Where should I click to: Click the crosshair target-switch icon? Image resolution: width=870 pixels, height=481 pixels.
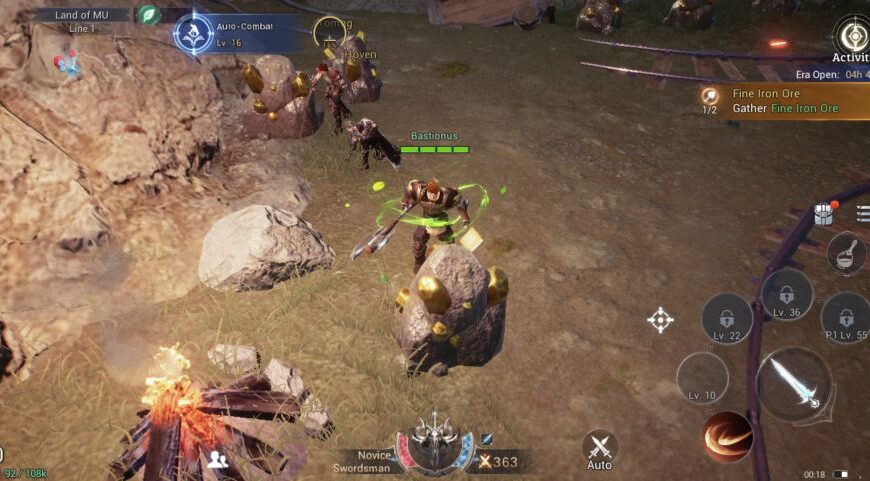pyautogui.click(x=660, y=320)
